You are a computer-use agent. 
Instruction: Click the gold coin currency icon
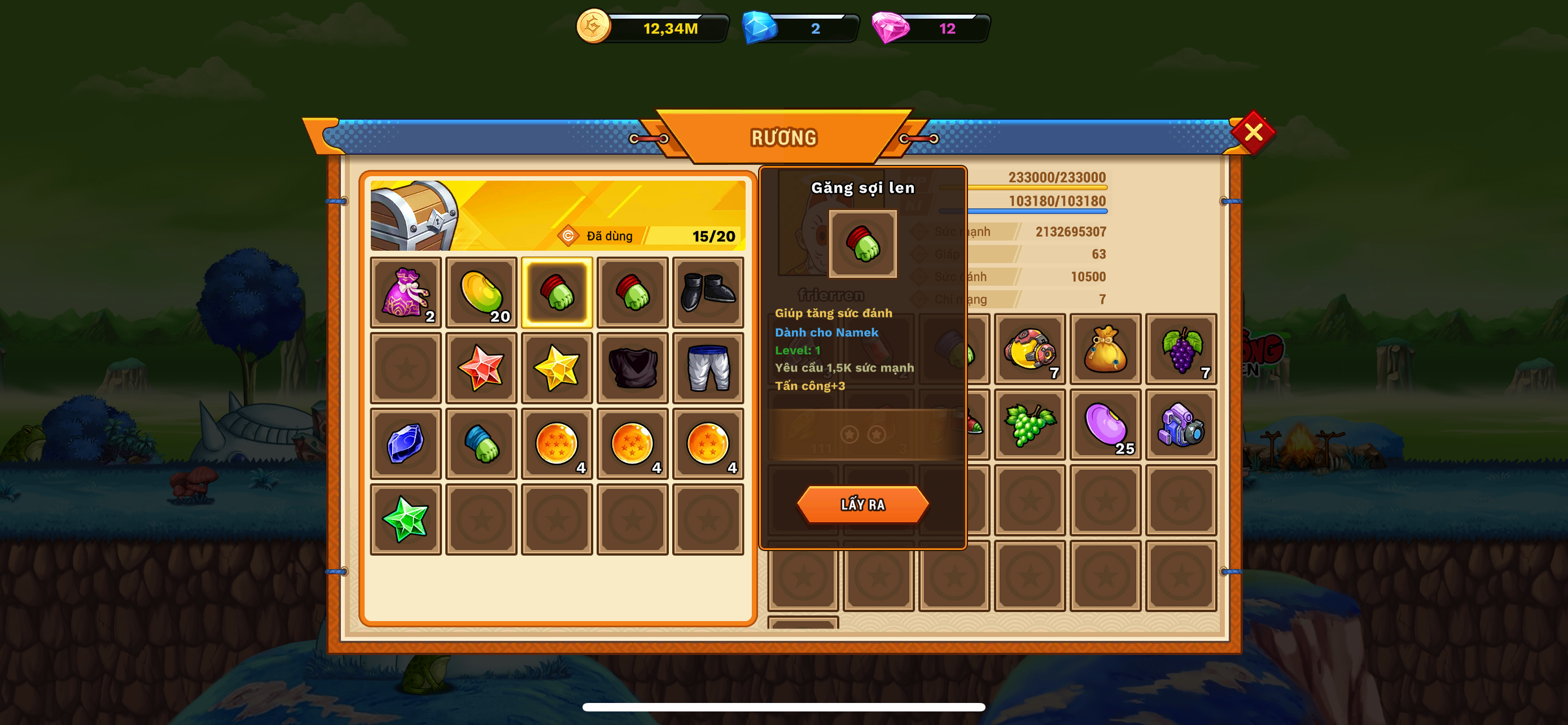593,27
